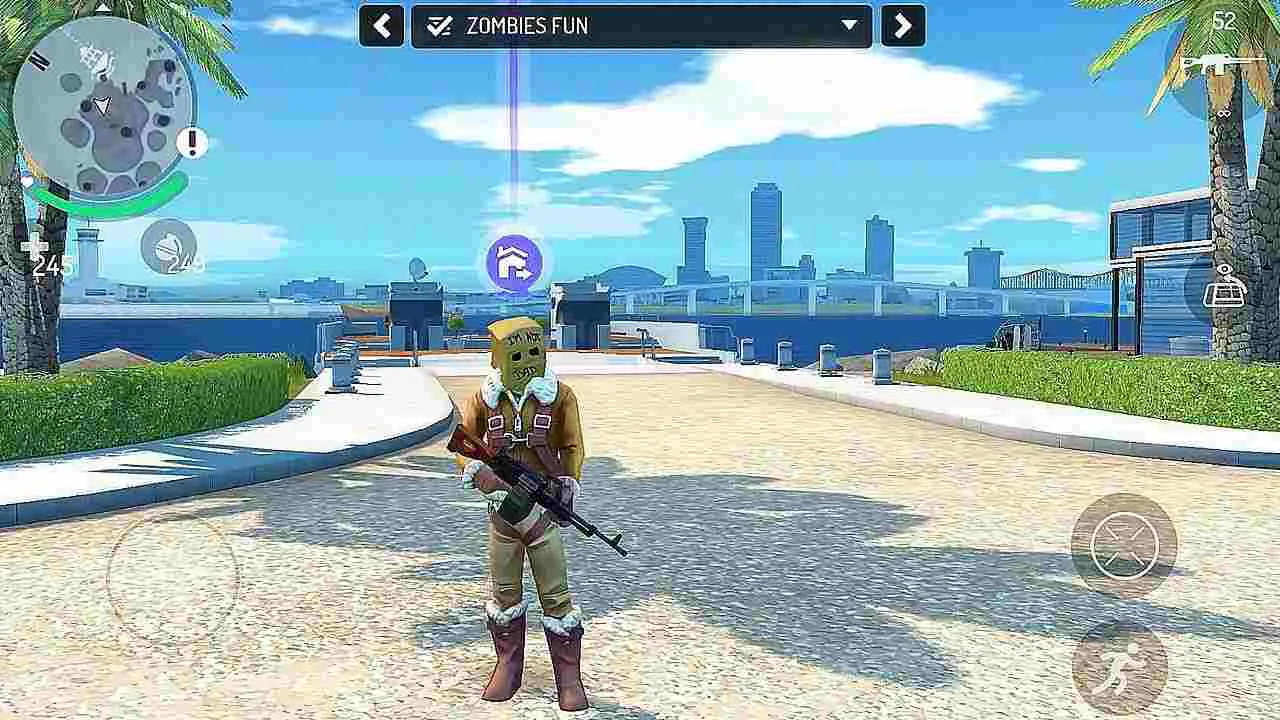Tap the melee attack icon at bottom right
1280x720 pixels.
[1122, 546]
